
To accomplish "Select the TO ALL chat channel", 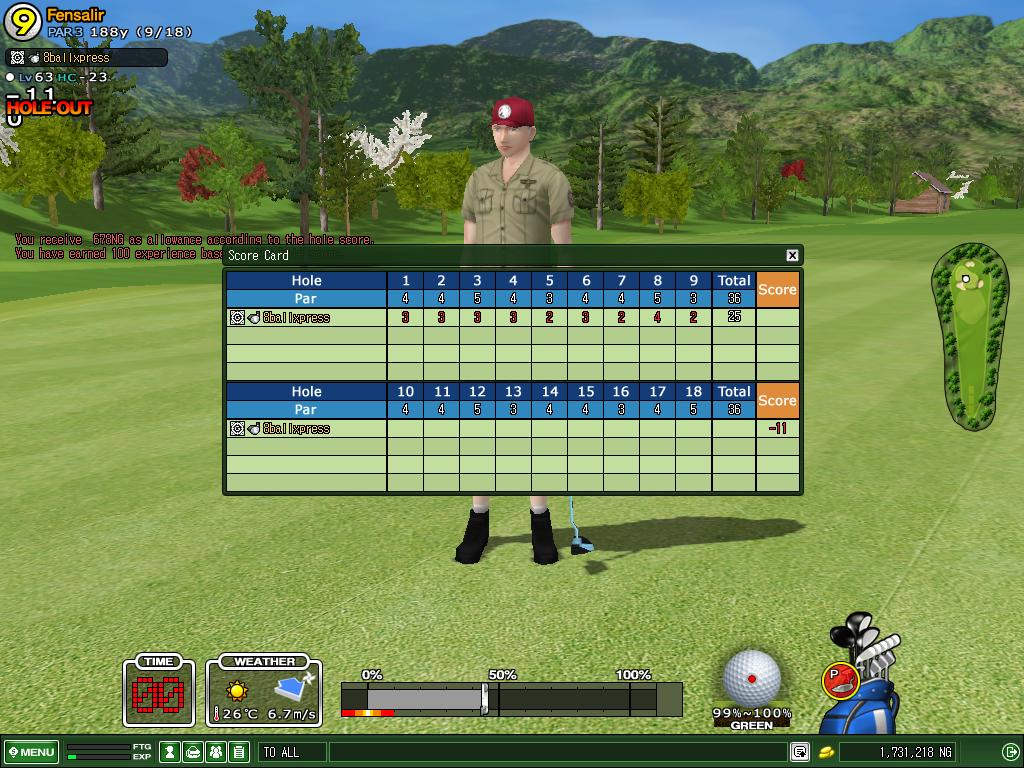I will (x=291, y=752).
